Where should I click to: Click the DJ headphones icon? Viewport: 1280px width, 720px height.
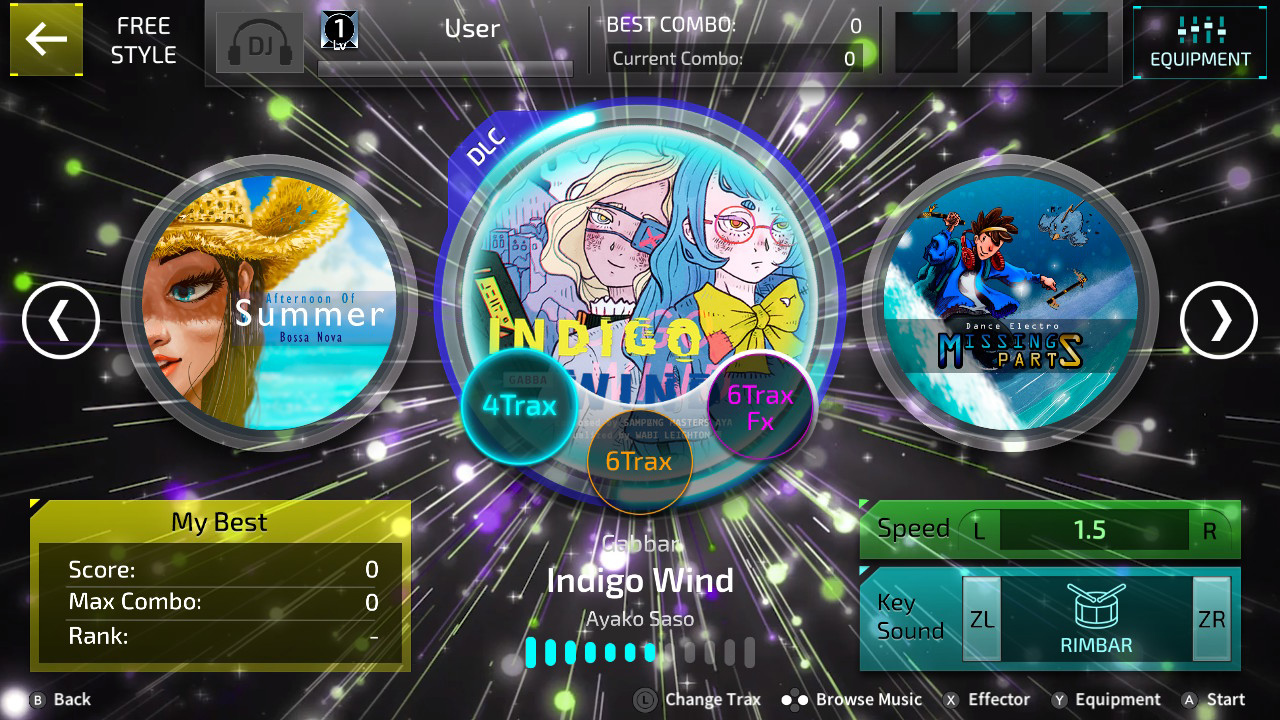(259, 42)
